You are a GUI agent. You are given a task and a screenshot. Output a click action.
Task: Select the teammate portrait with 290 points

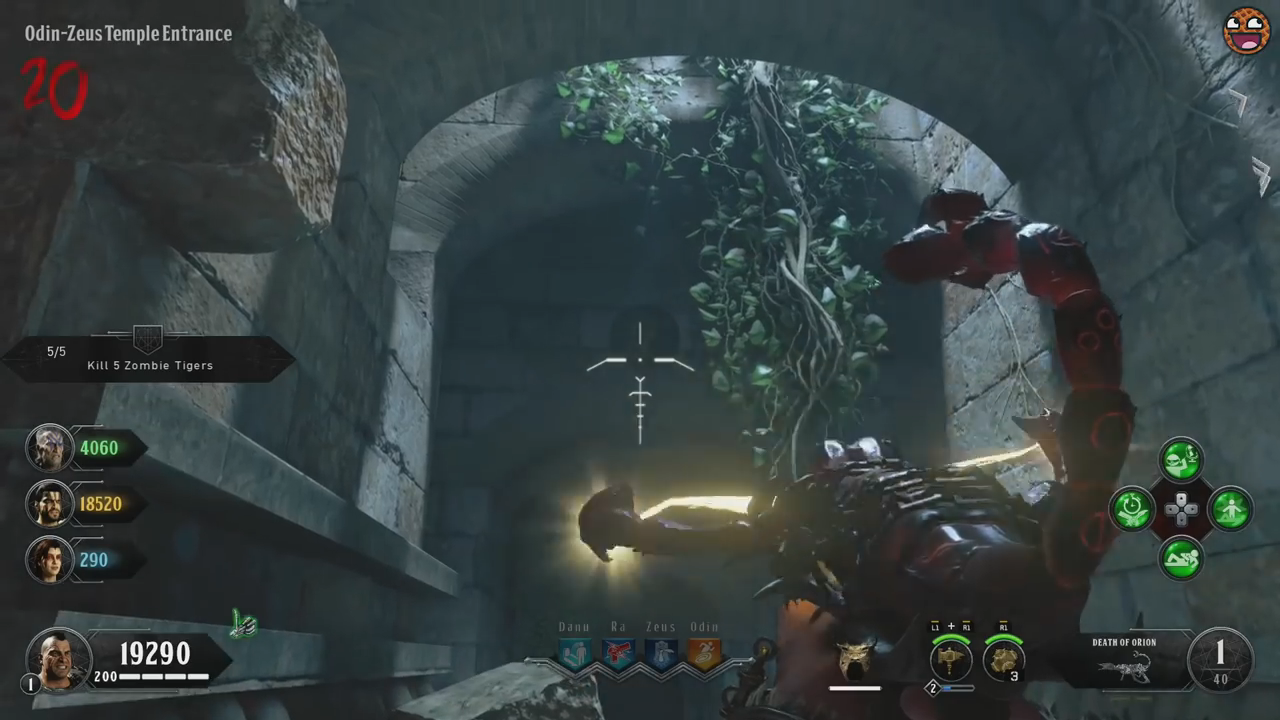pyautogui.click(x=49, y=560)
